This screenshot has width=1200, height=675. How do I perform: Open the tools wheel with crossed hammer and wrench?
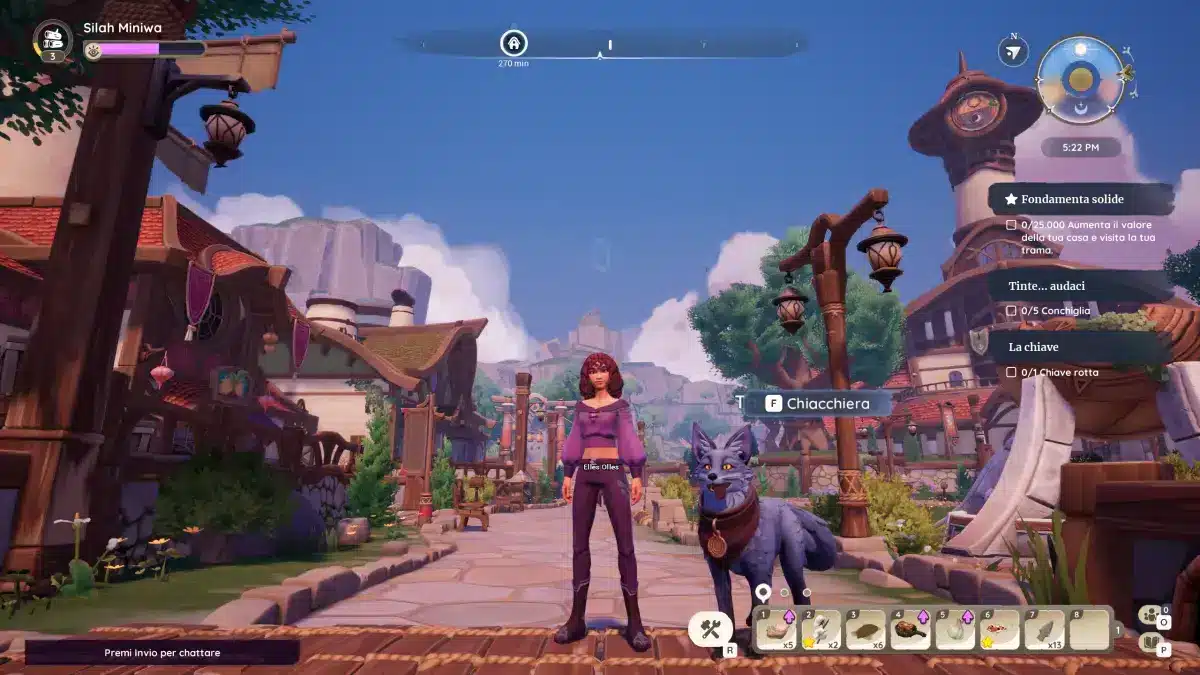pyautogui.click(x=711, y=629)
